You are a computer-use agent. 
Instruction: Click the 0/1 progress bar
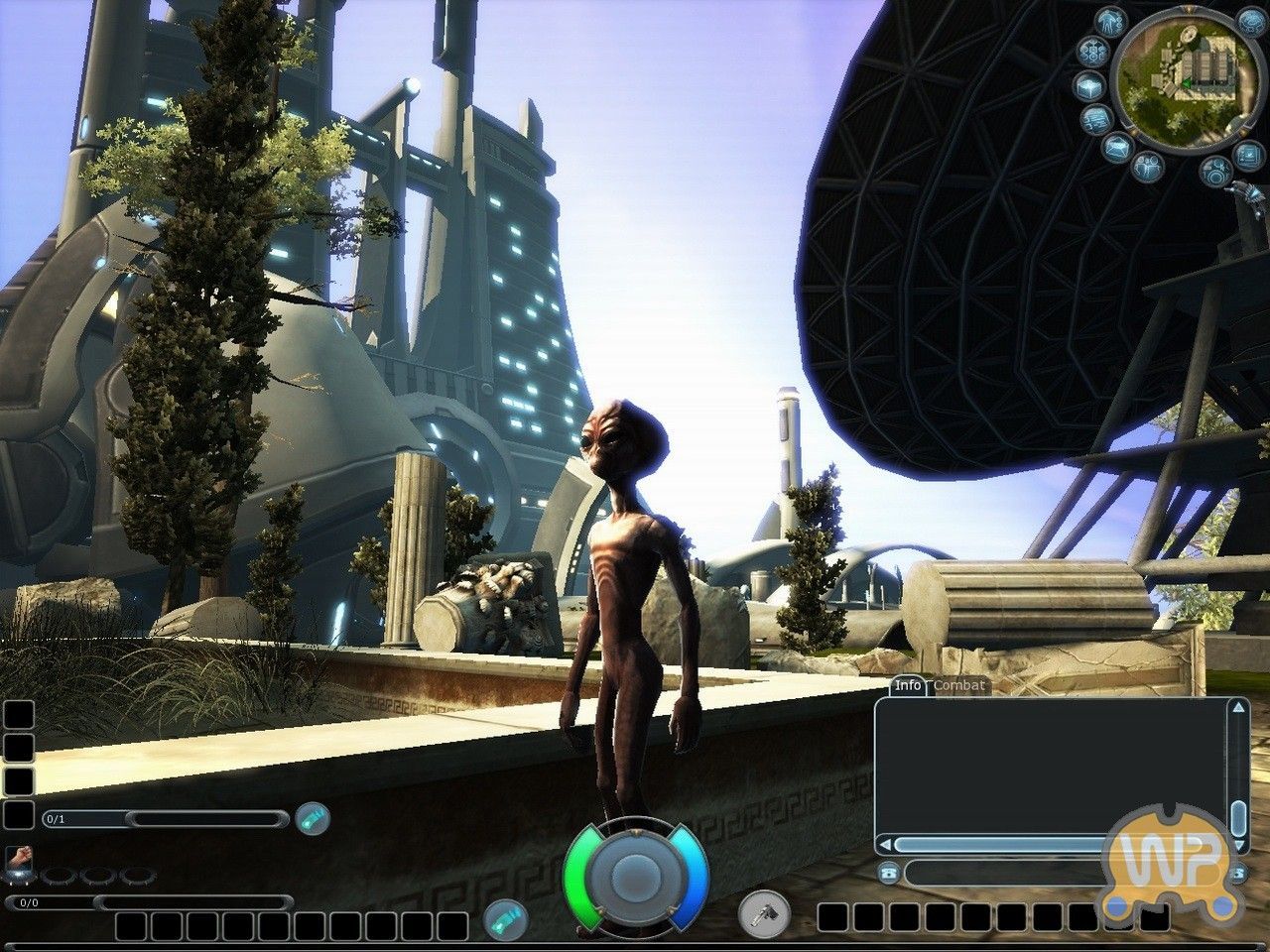pos(163,820)
